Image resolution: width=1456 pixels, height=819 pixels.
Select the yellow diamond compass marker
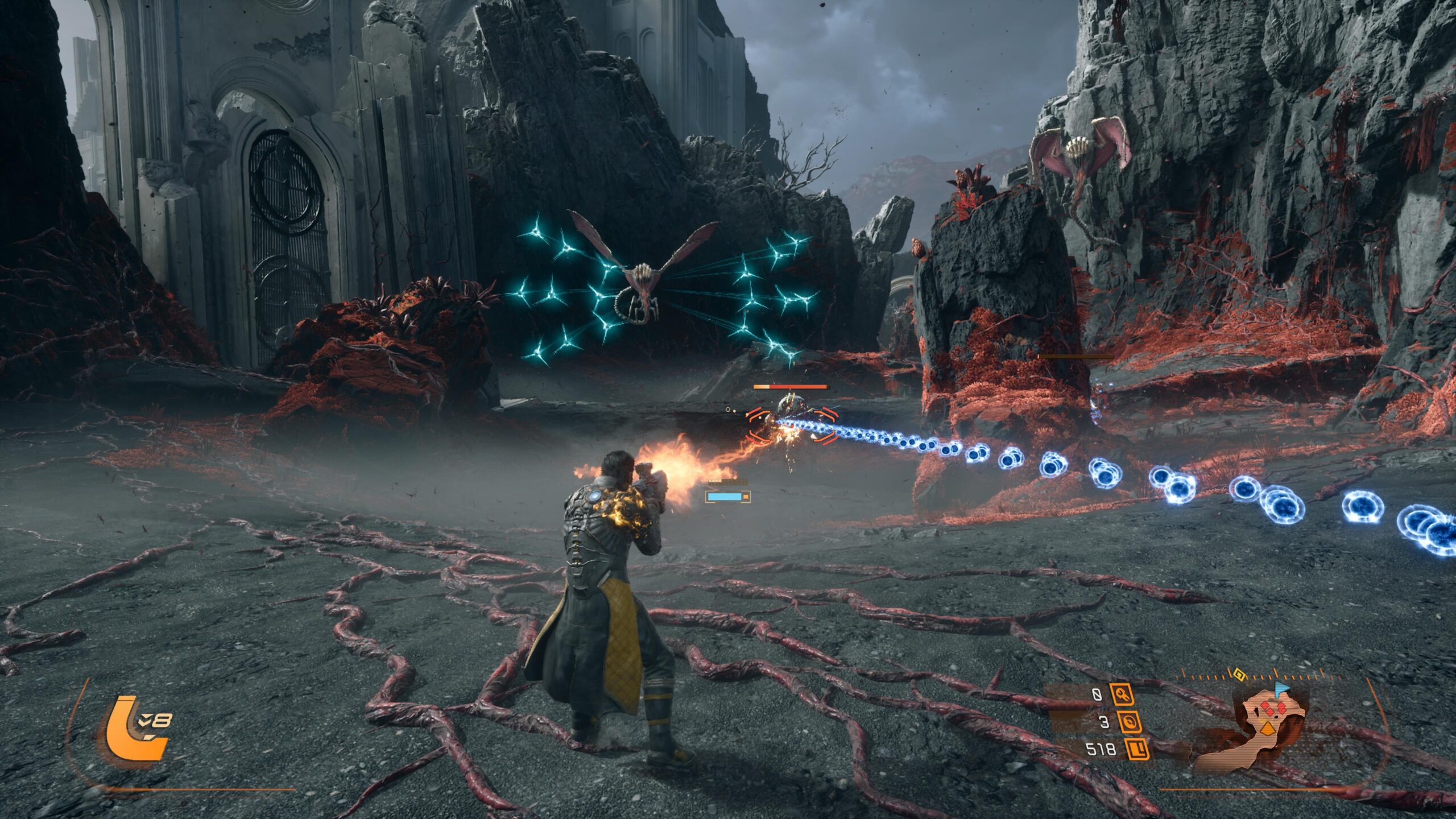[1238, 676]
